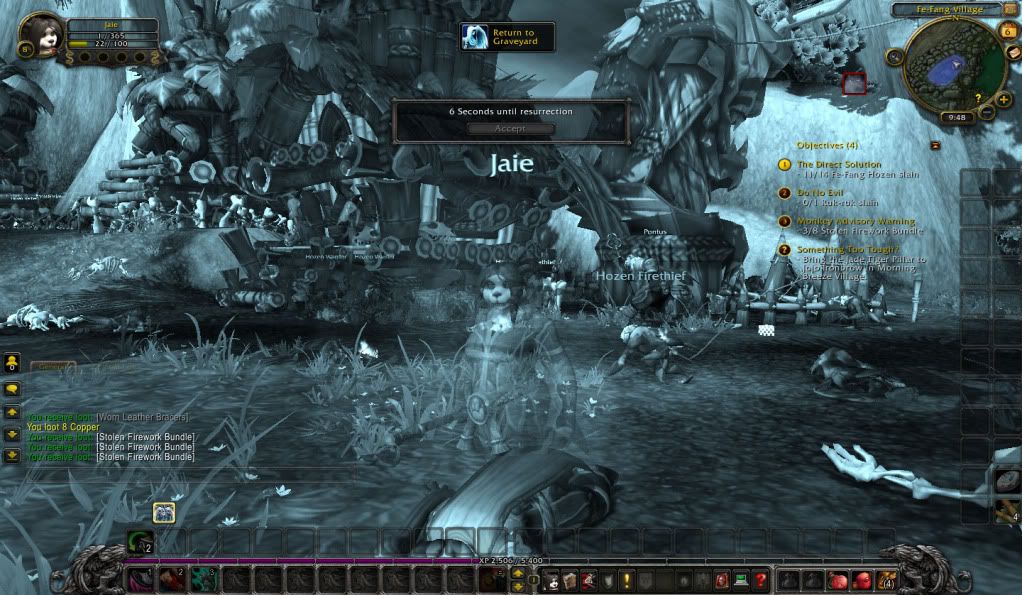The image size is (1022, 595).
Task: Open the main backpack bag slot
Action: [x=885, y=580]
